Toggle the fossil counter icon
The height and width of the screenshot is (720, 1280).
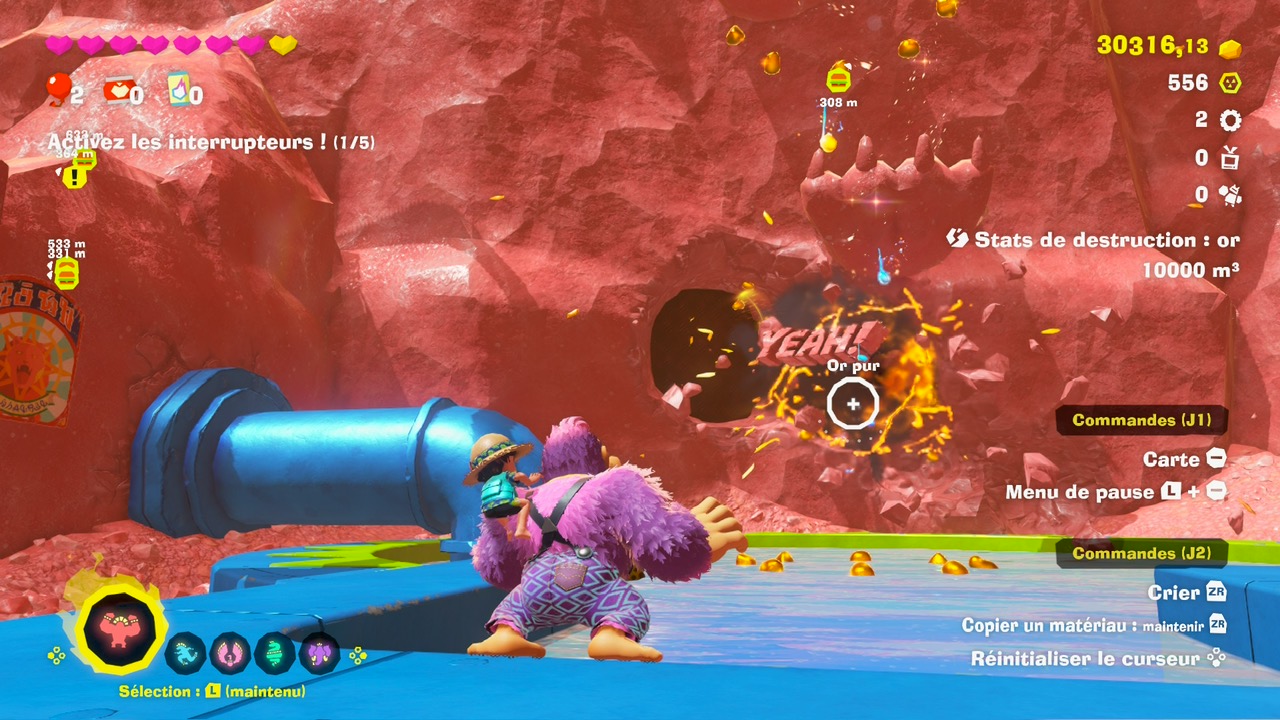[x=1229, y=196]
